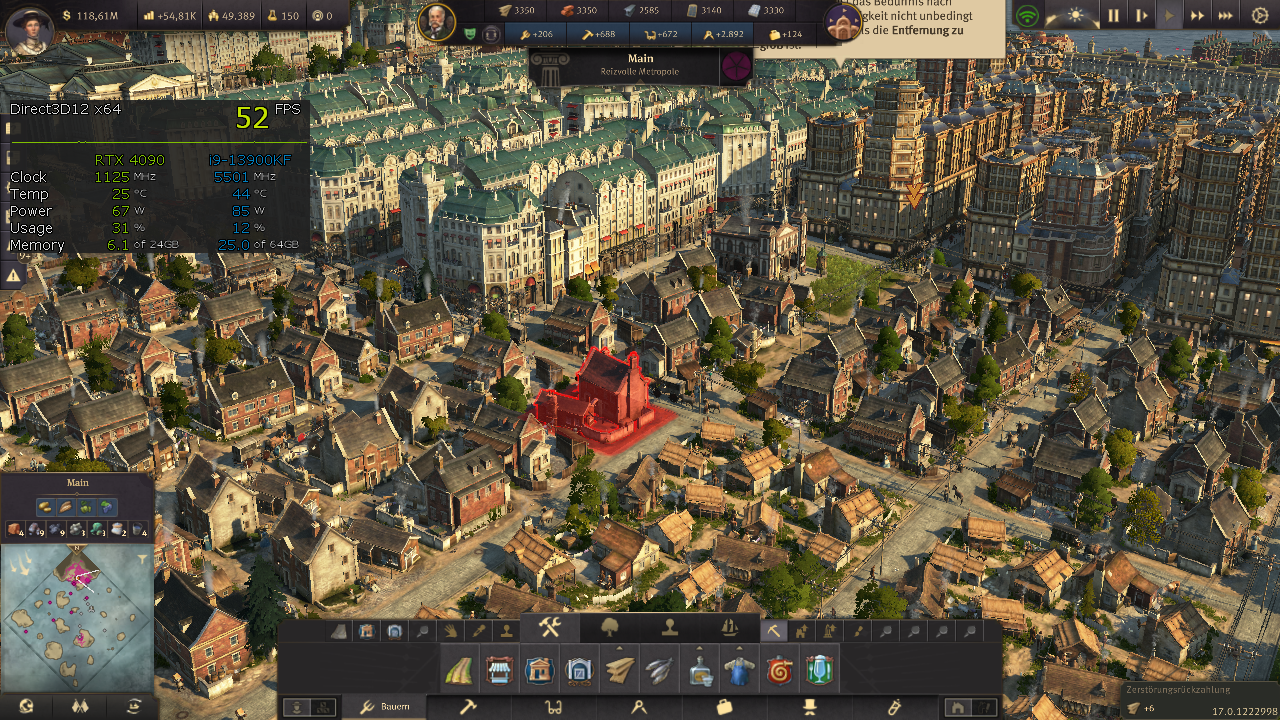Pause the game simulation
Viewport: 1280px width, 720px height.
(1114, 15)
